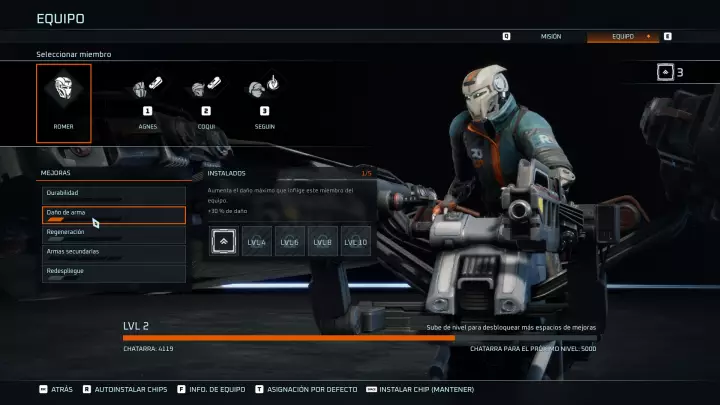Click the locked LVL 8 chip slot
This screenshot has height=405, width=720.
click(x=322, y=241)
